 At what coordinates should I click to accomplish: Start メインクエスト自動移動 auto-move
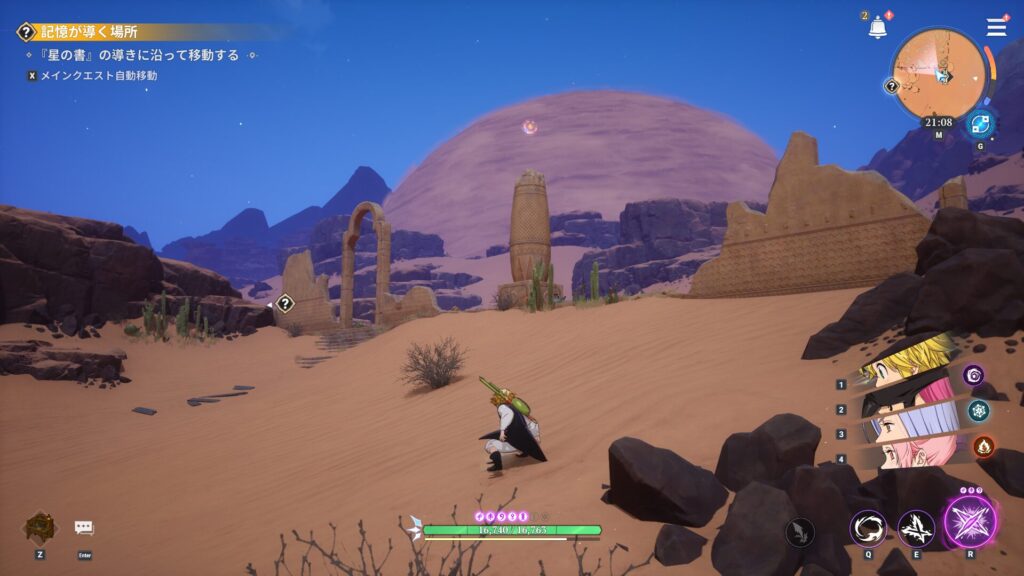pos(98,75)
